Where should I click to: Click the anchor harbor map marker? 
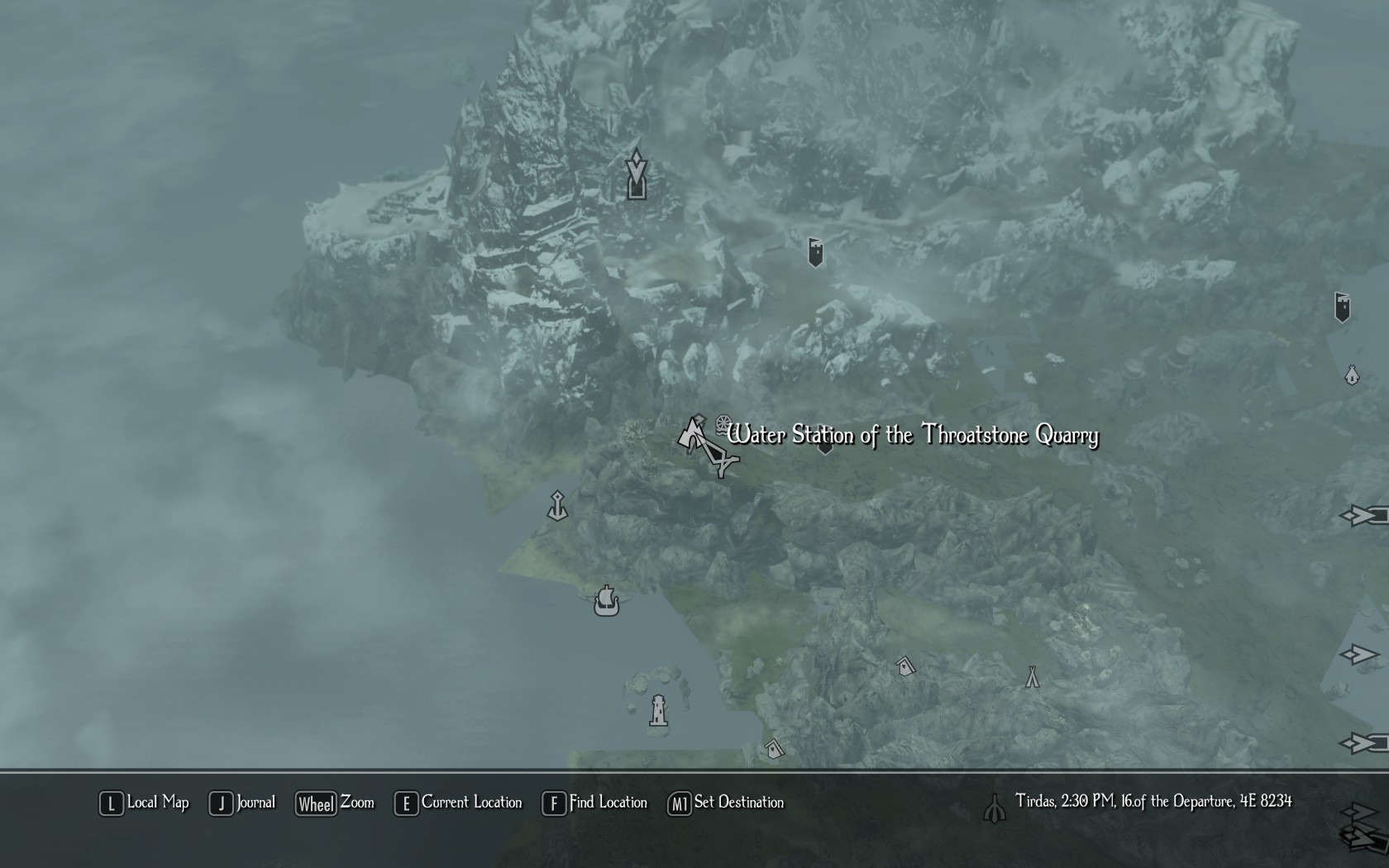558,506
